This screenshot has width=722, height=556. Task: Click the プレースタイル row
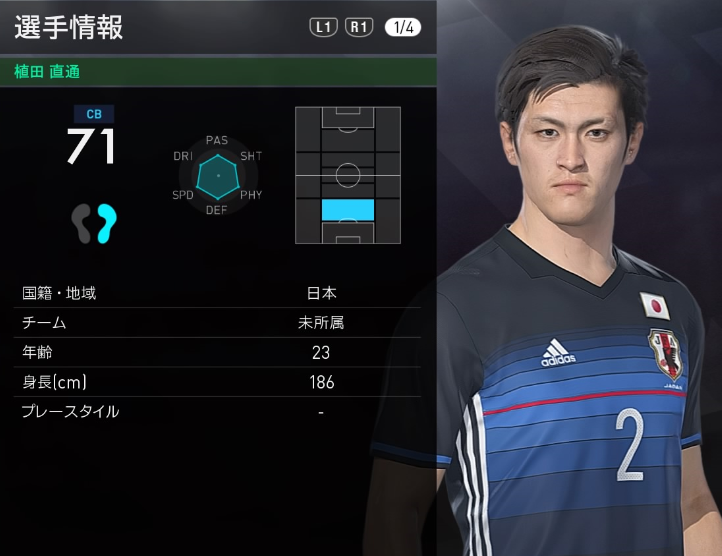(218, 411)
